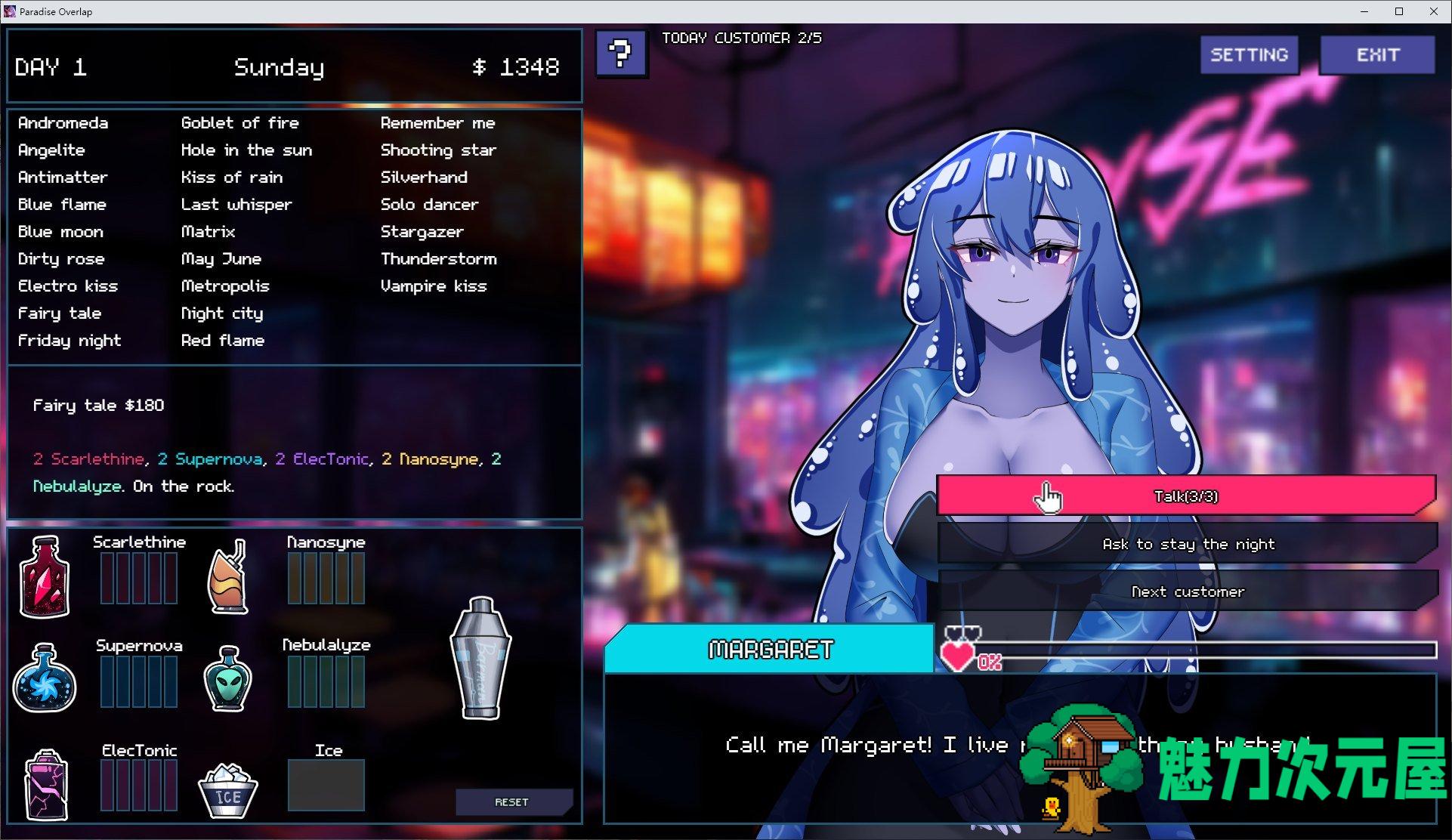The width and height of the screenshot is (1452, 840).
Task: Add ElecTonic from the purple lightning jar
Action: [46, 785]
